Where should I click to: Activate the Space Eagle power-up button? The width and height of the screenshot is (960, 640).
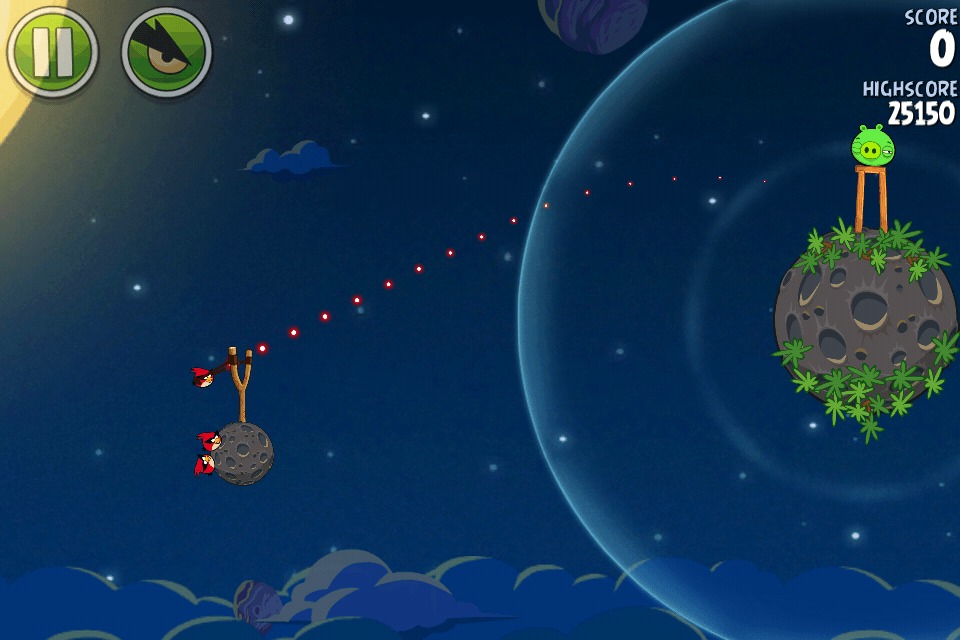point(166,52)
